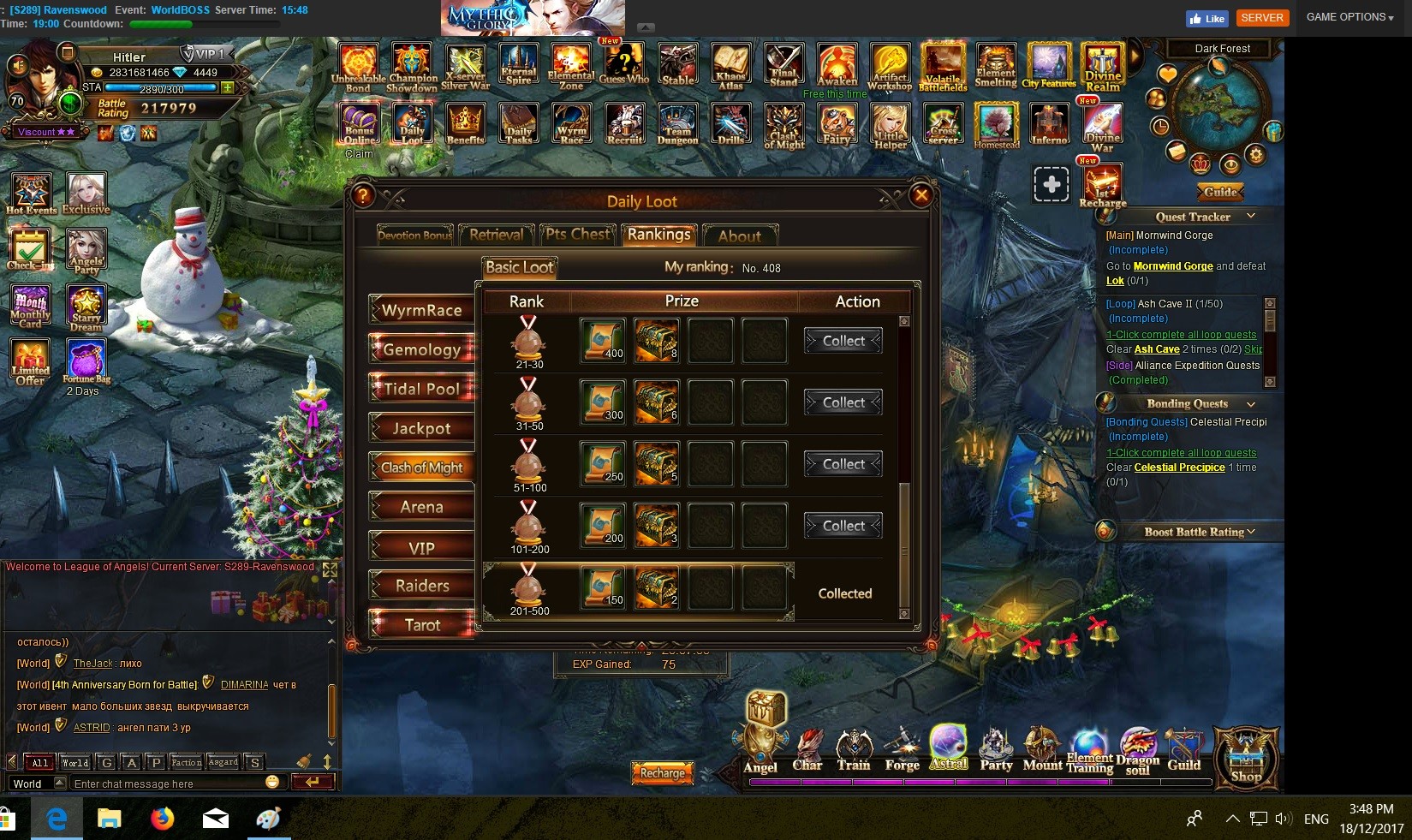Click the chat message input field
Image resolution: width=1412 pixels, height=840 pixels.
[167, 783]
